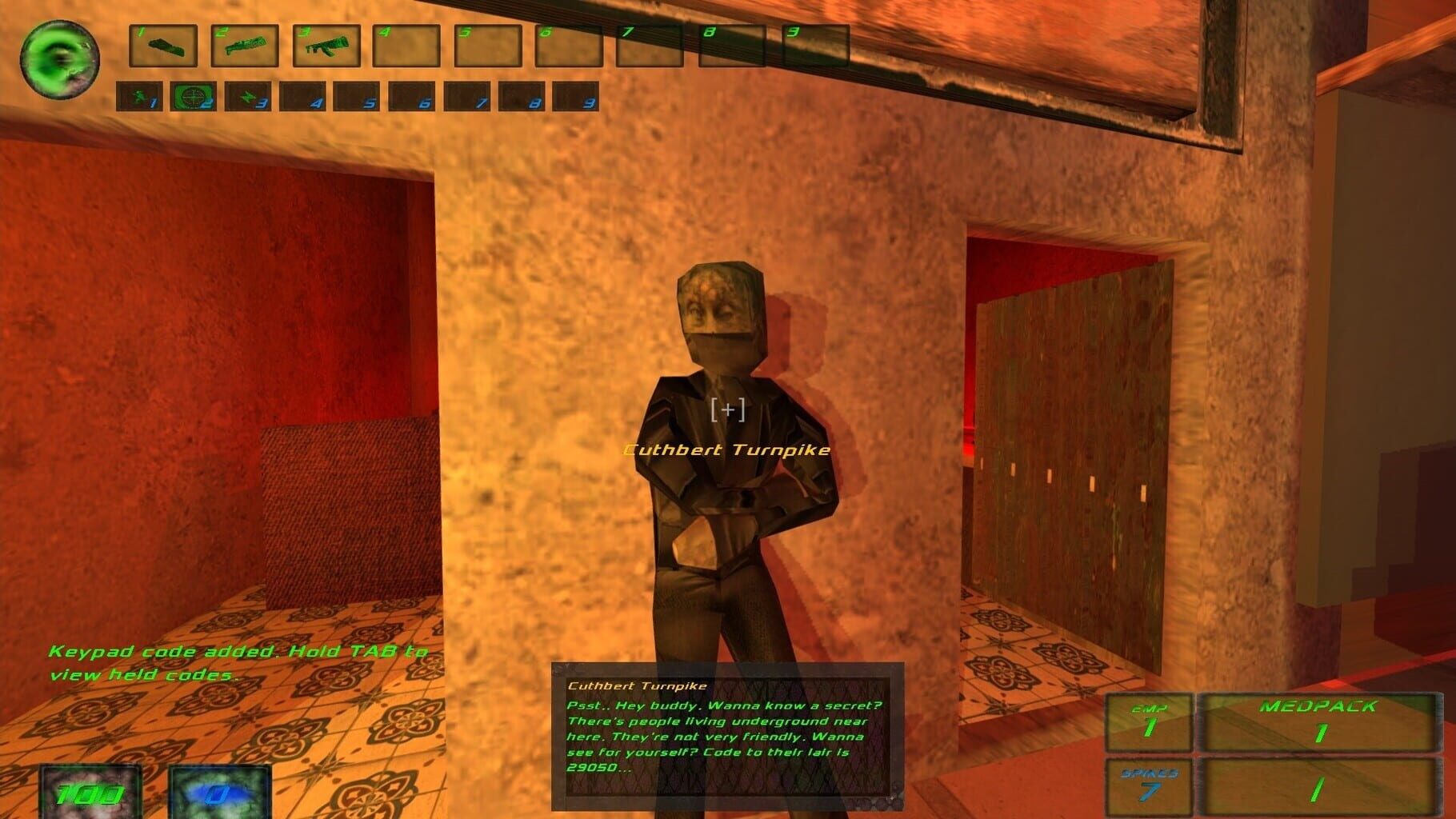
Task: Select the rifle in weapon slot 3
Action: coord(325,45)
